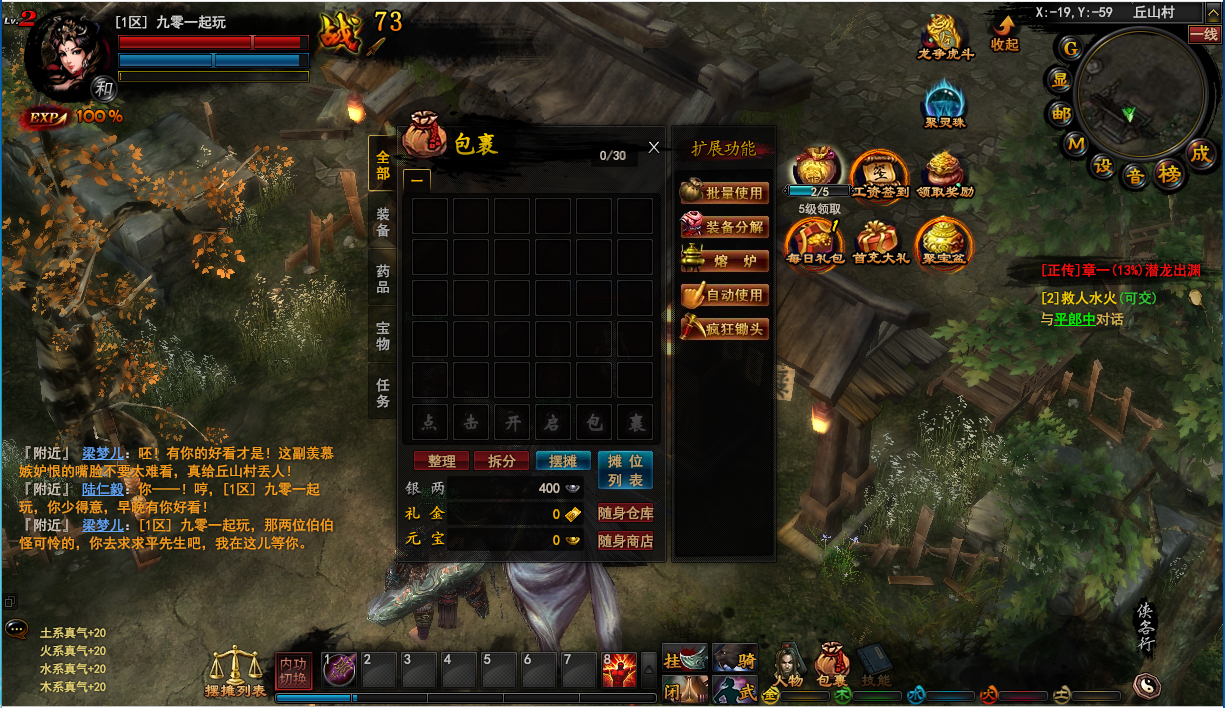Activate the 摆摊 stall button

point(563,461)
